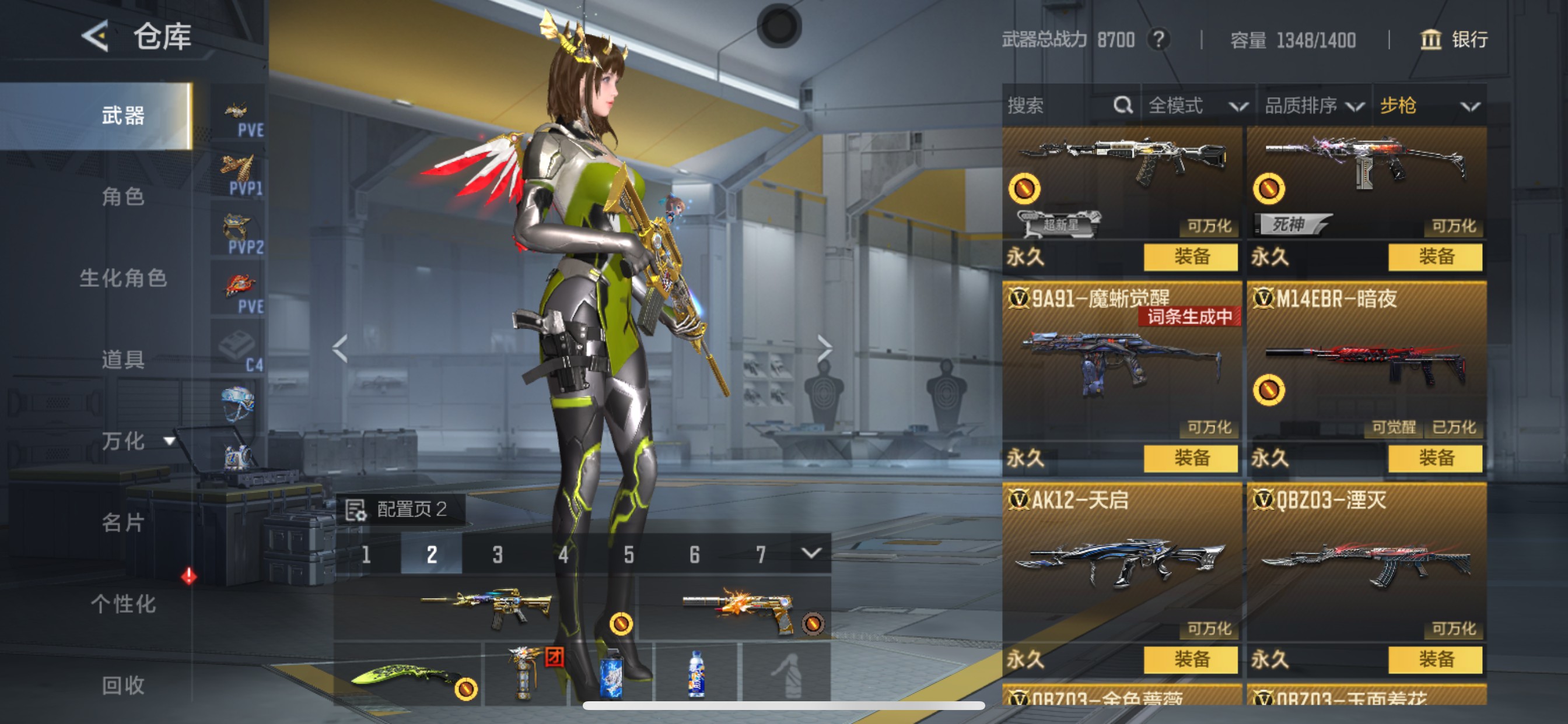Viewport: 1568px width, 724px height.
Task: Open the 步枪 weapon type dropdown
Action: (x=1429, y=106)
